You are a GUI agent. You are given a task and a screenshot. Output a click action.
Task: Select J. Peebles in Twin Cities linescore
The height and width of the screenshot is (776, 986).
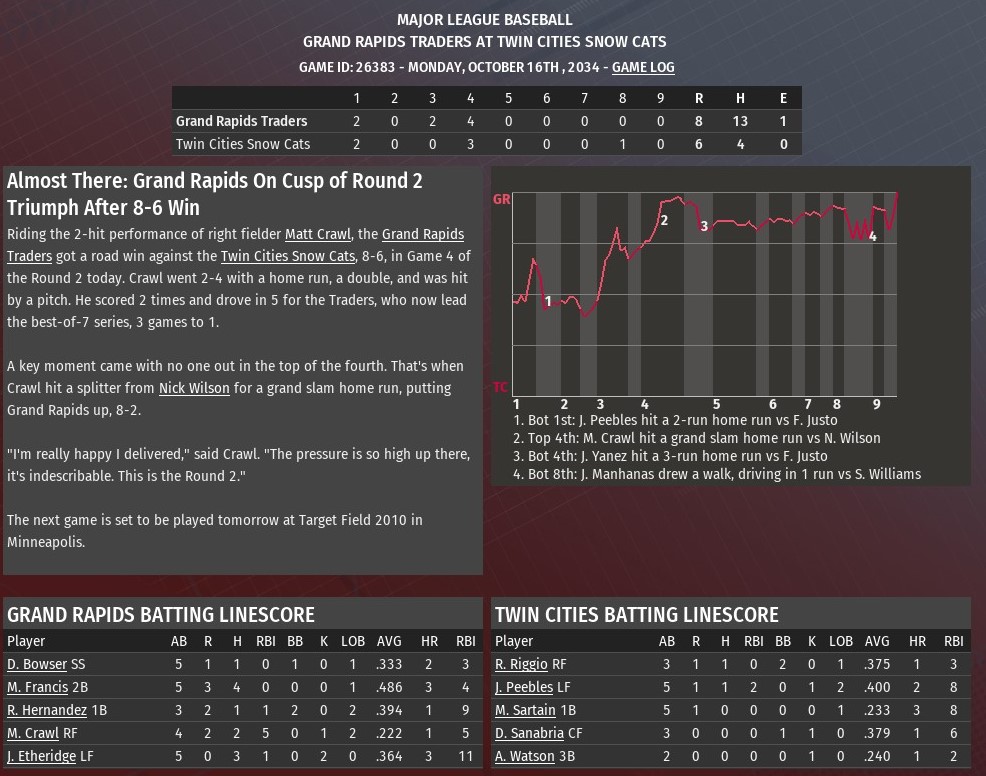pos(524,687)
